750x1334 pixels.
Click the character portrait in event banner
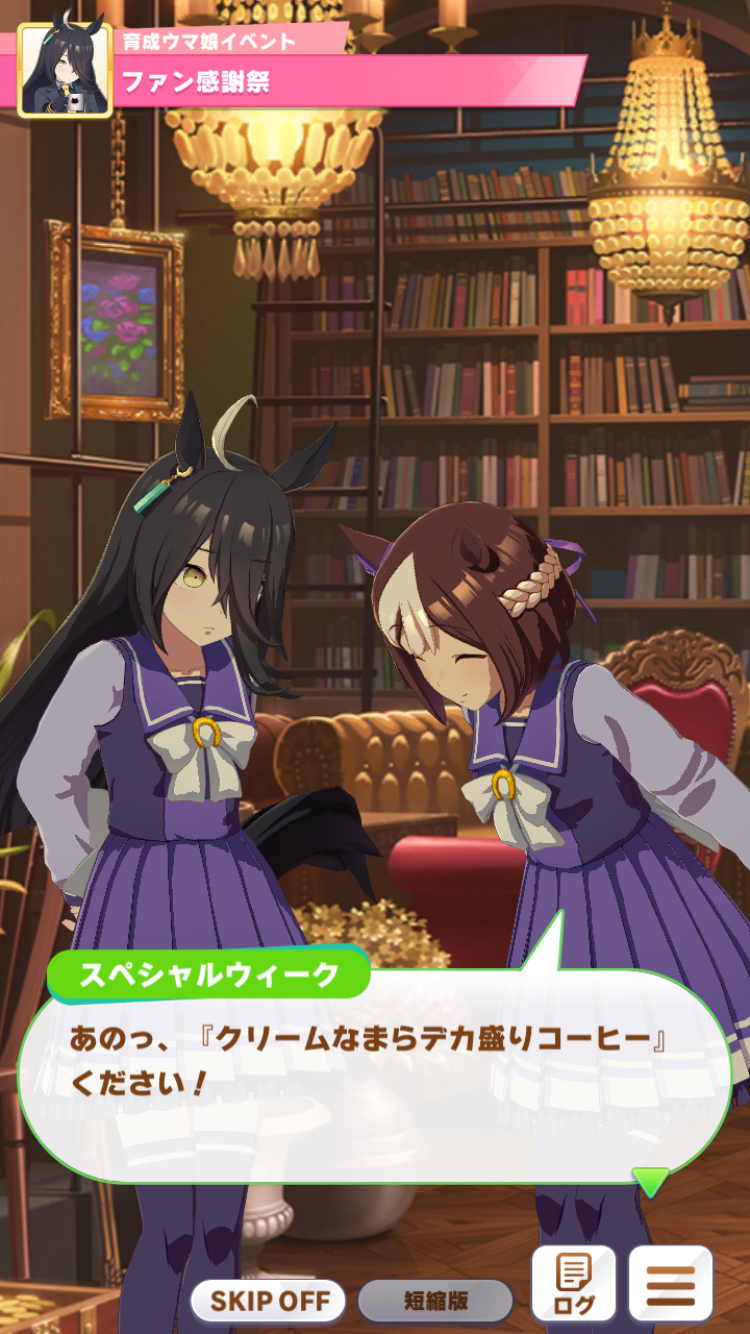[x=65, y=71]
